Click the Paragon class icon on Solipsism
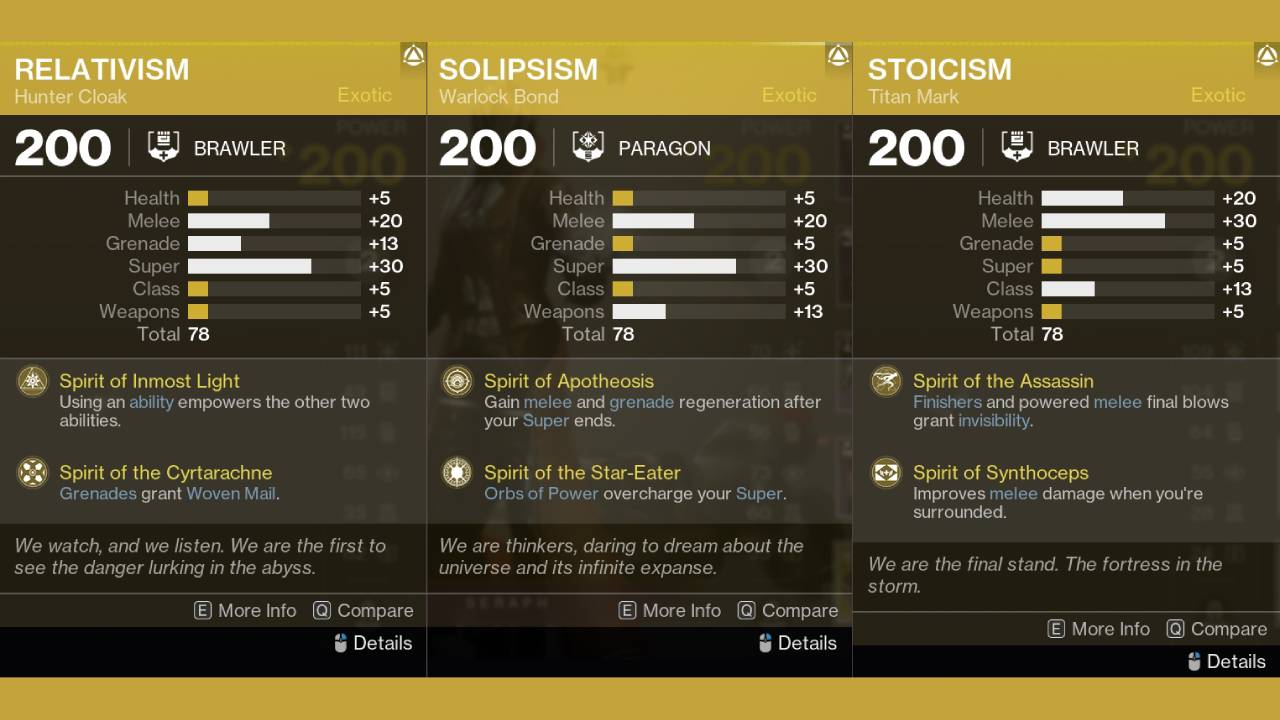The height and width of the screenshot is (720, 1280). pyautogui.click(x=589, y=146)
